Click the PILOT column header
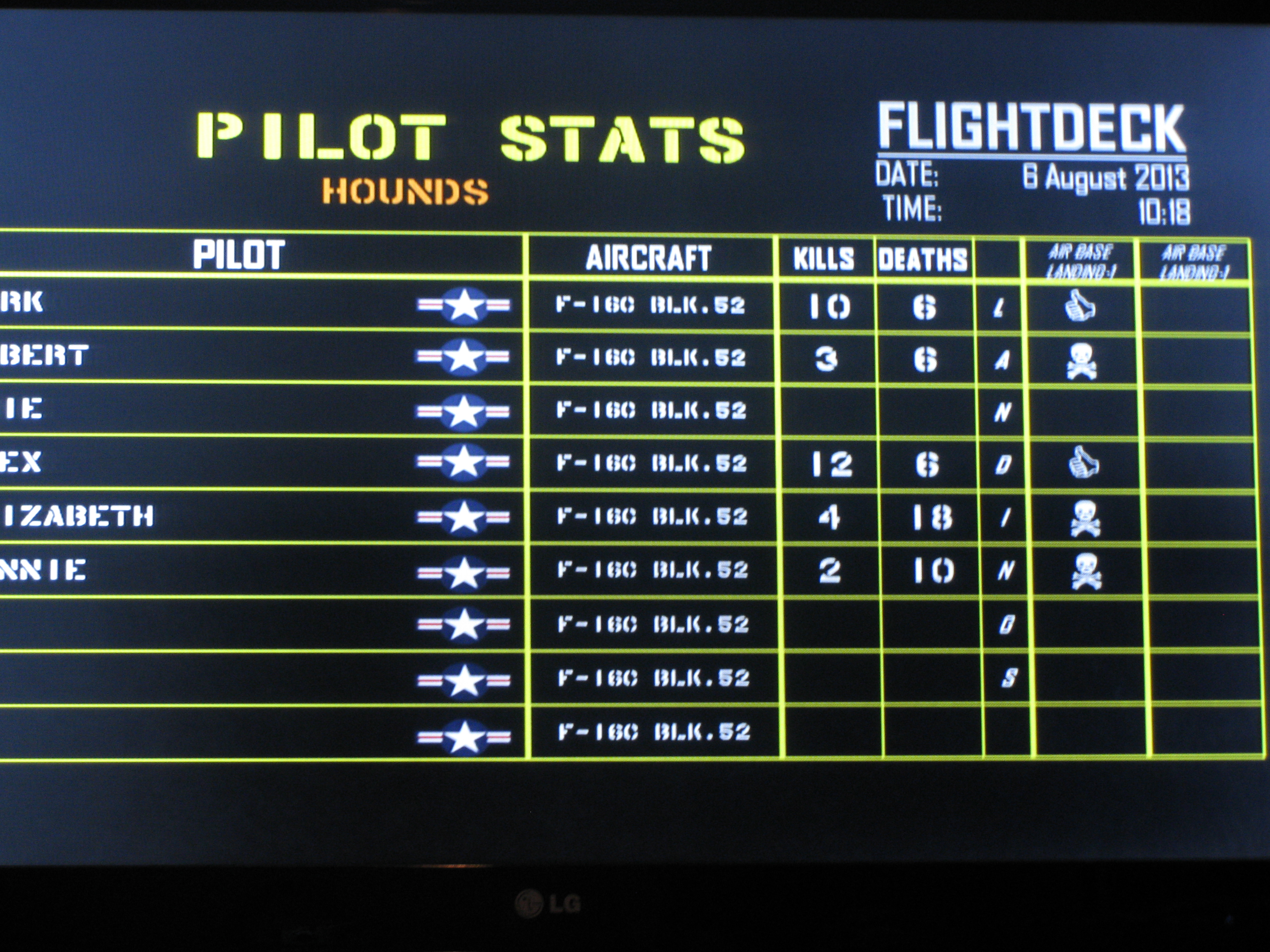This screenshot has width=1270, height=952. (x=238, y=255)
